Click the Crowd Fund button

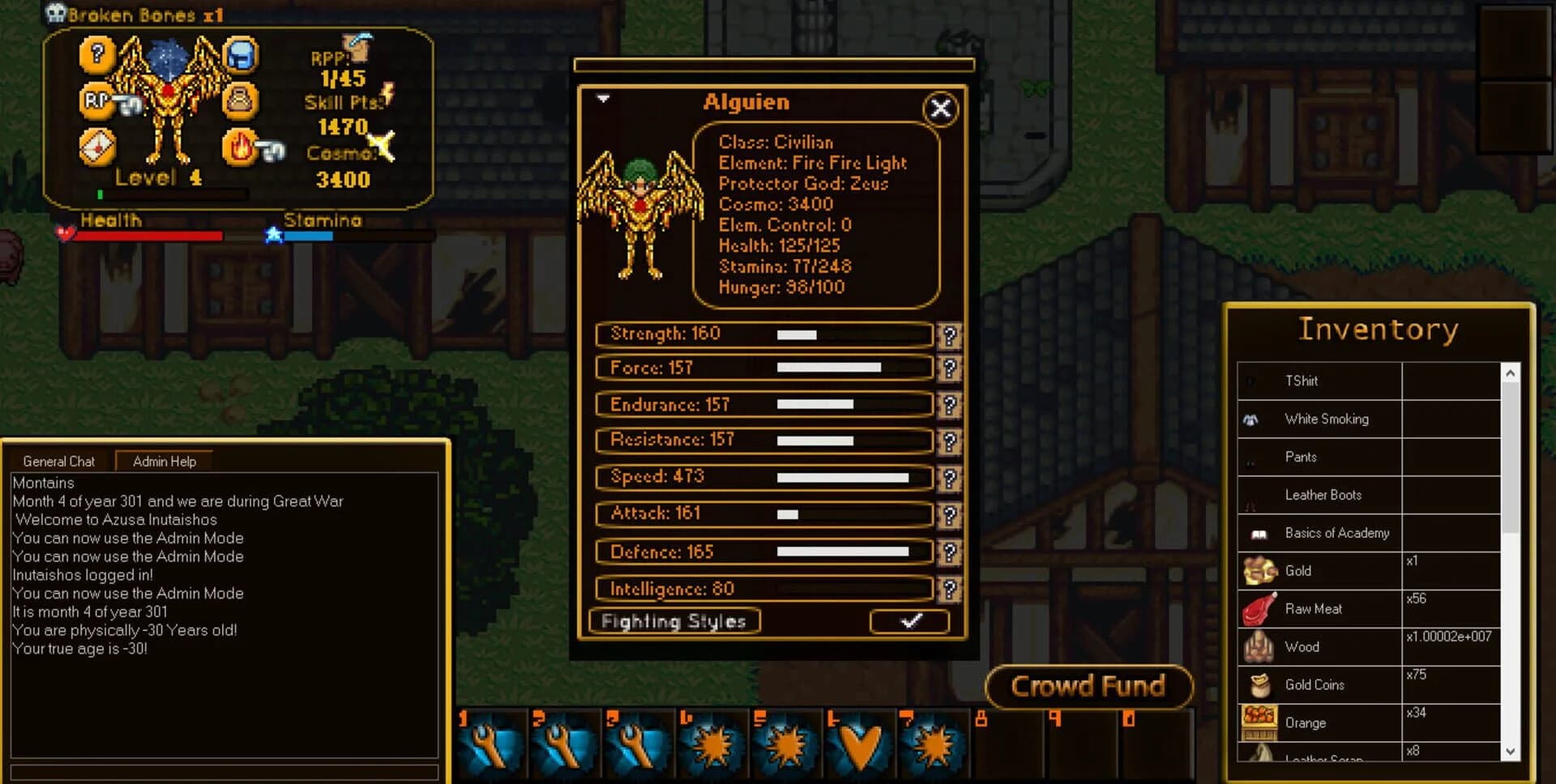coord(1089,686)
